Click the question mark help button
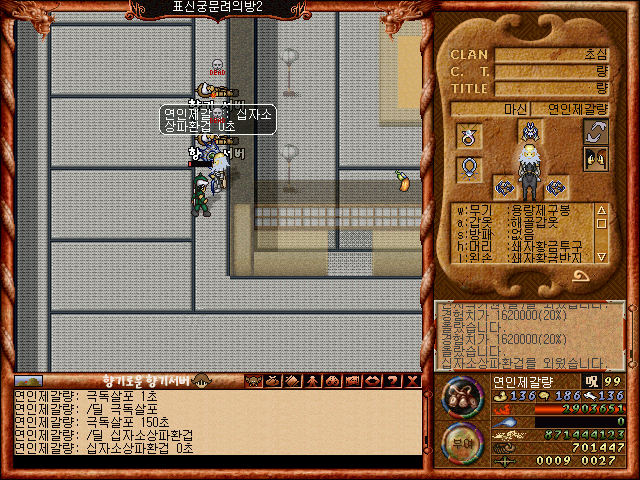The width and height of the screenshot is (640, 480). click(x=394, y=380)
